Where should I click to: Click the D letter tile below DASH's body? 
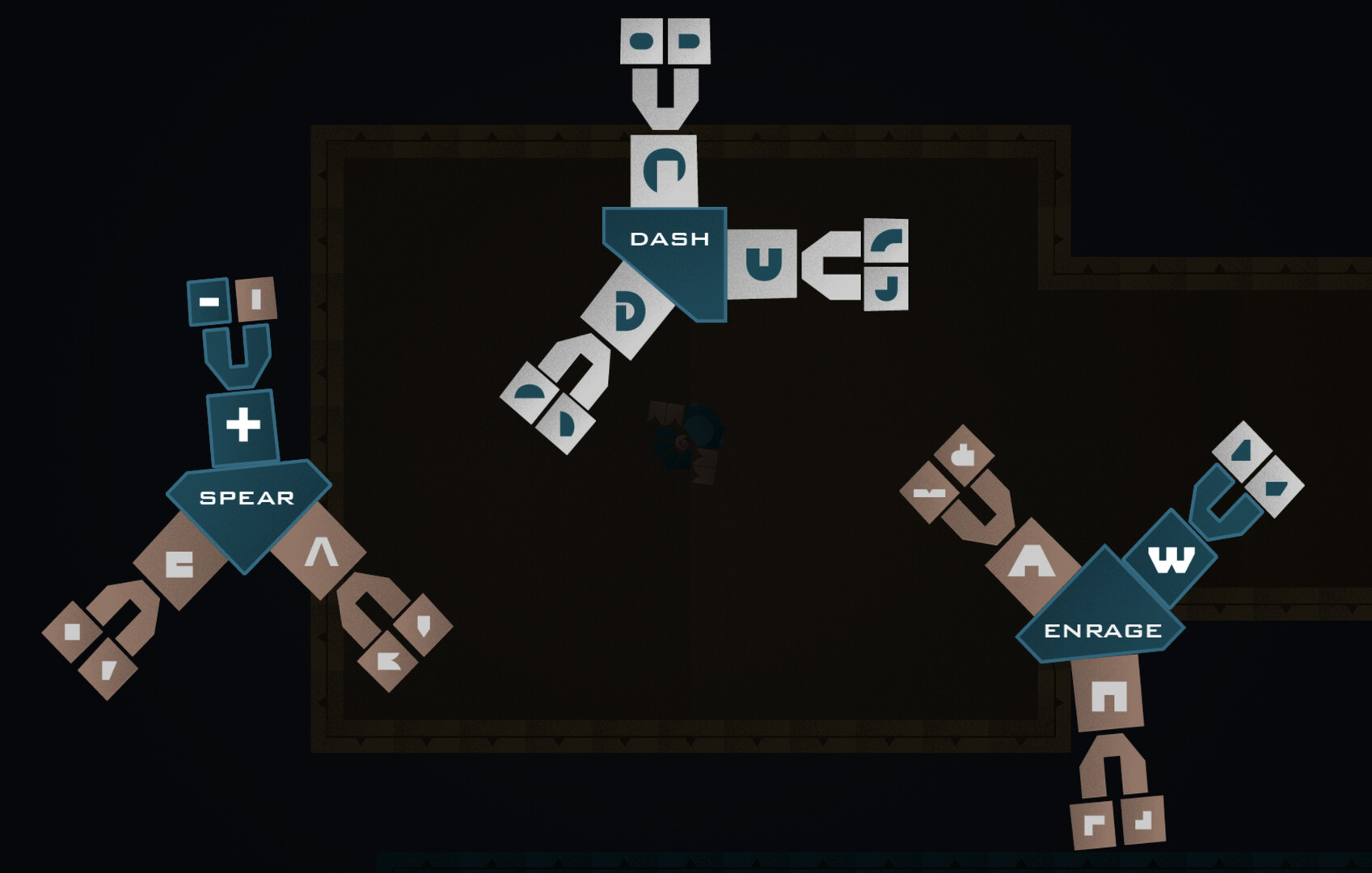pos(629,311)
